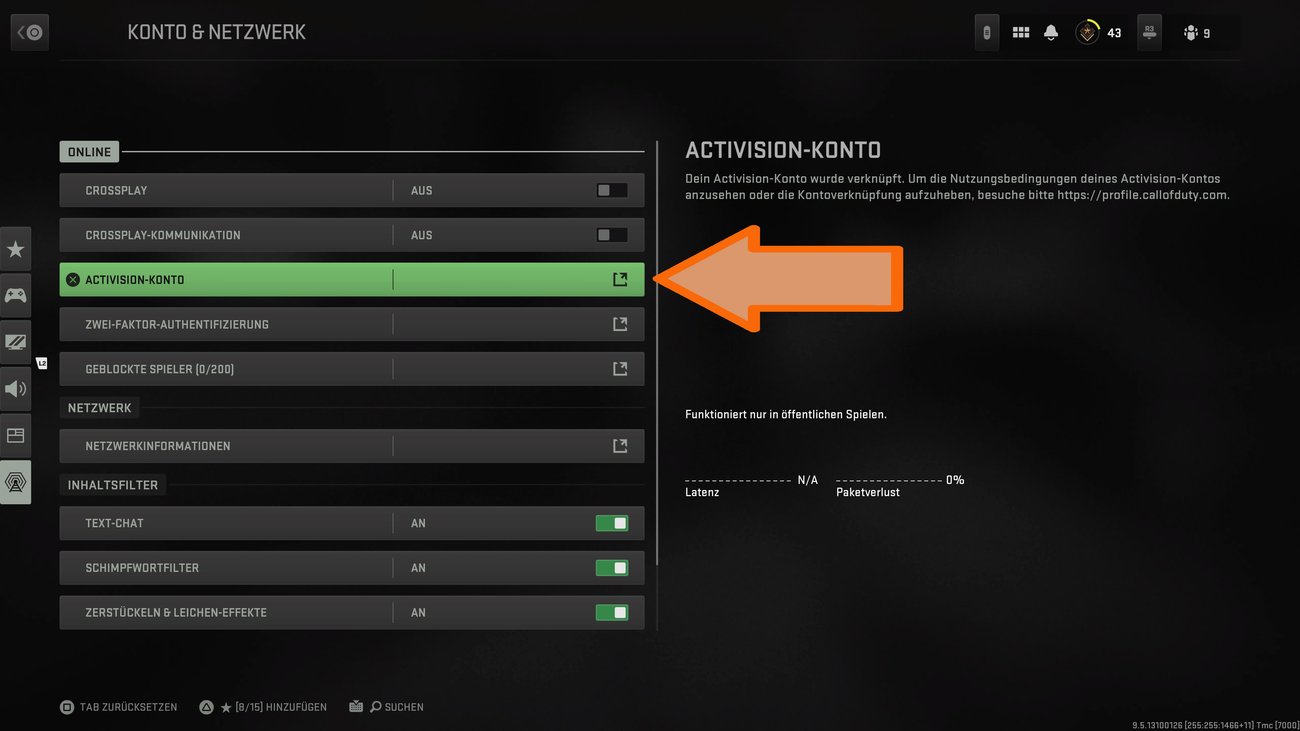Open interface settings via layout icon
The width and height of the screenshot is (1300, 731).
click(15, 435)
